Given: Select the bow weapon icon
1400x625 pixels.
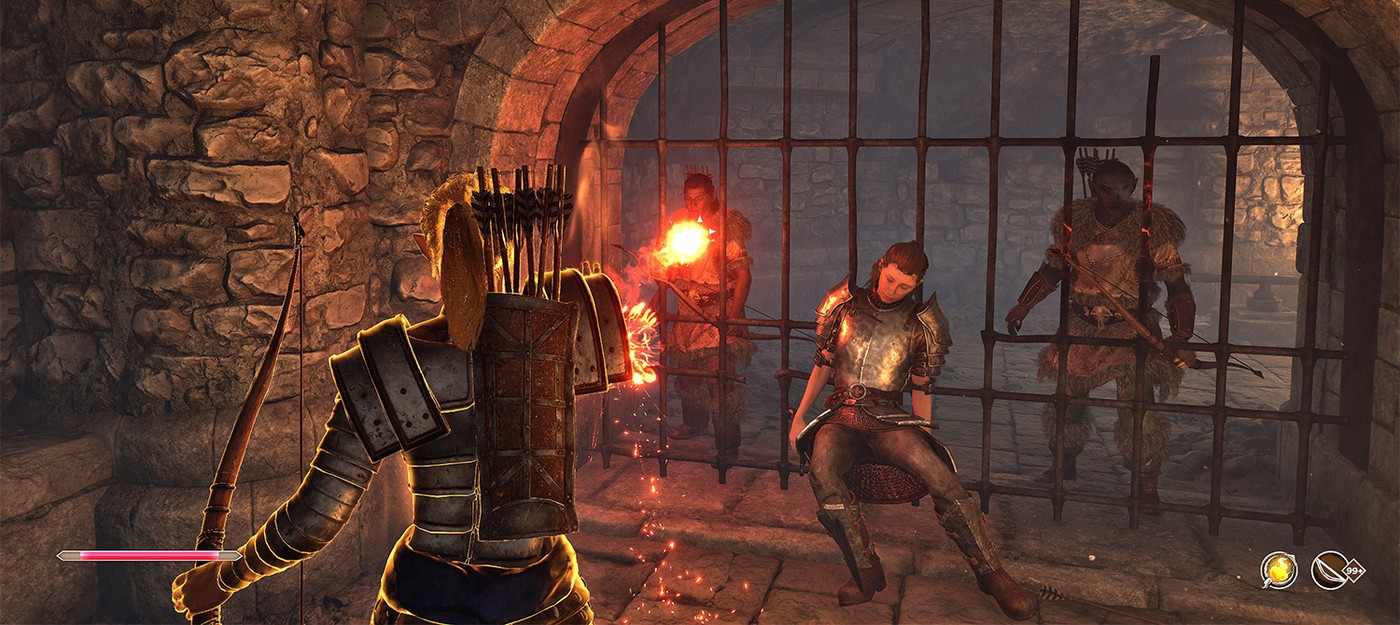Looking at the screenshot, I should (x=1329, y=570).
